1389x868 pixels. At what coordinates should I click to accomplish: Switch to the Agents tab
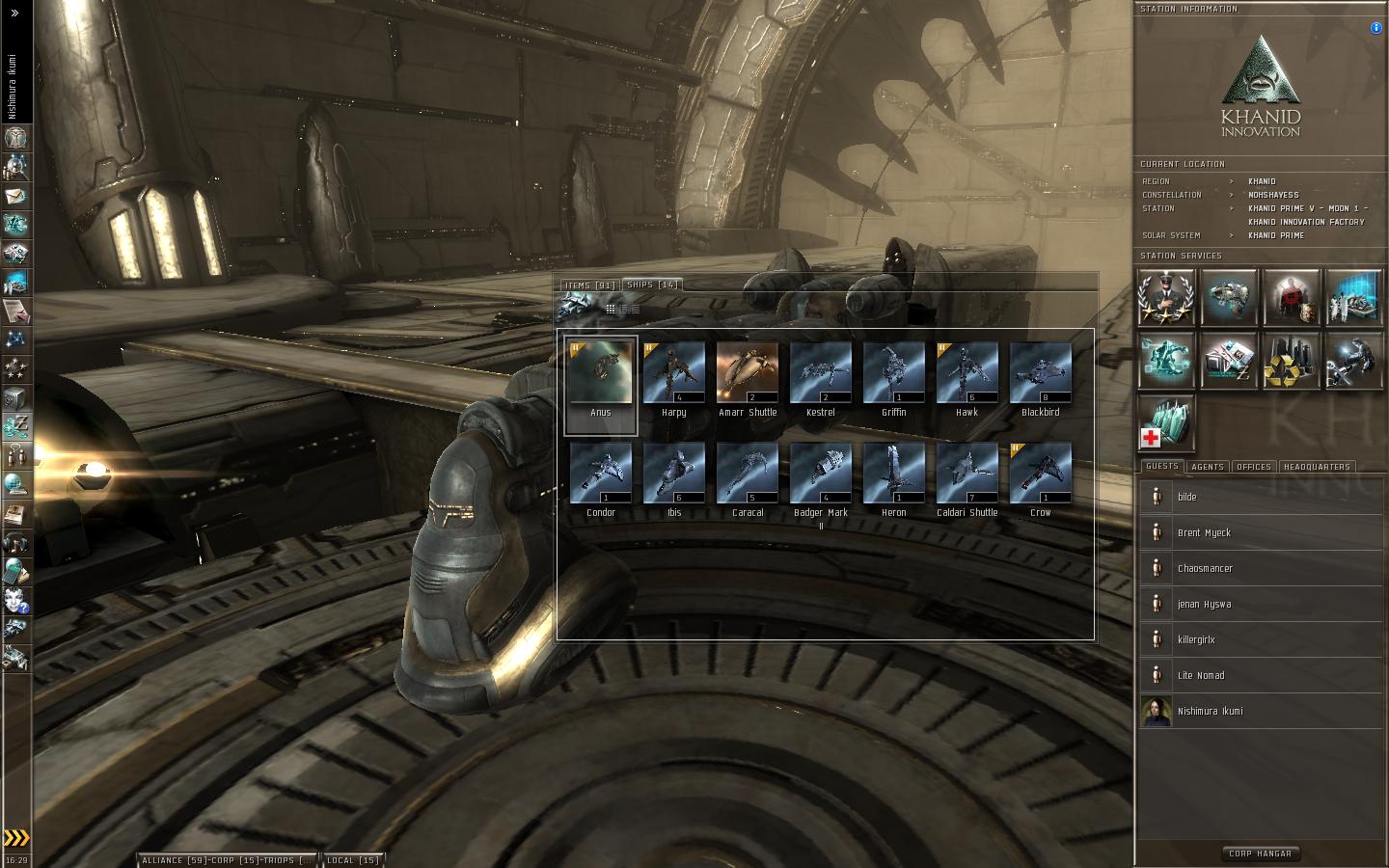point(1207,467)
